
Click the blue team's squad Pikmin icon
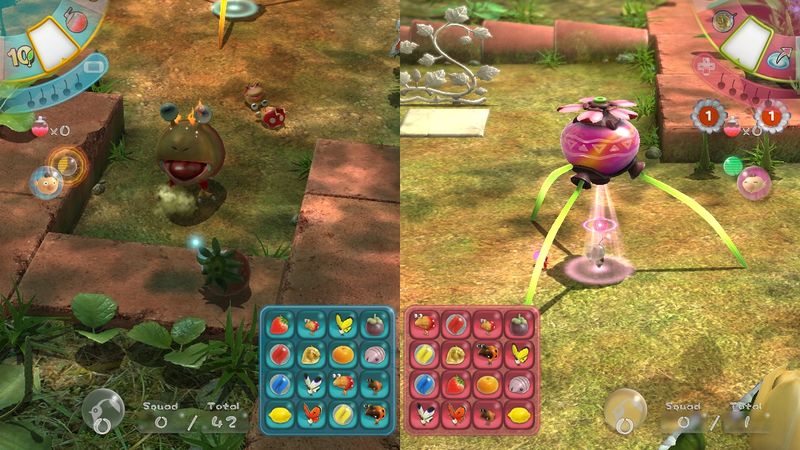coord(104,410)
